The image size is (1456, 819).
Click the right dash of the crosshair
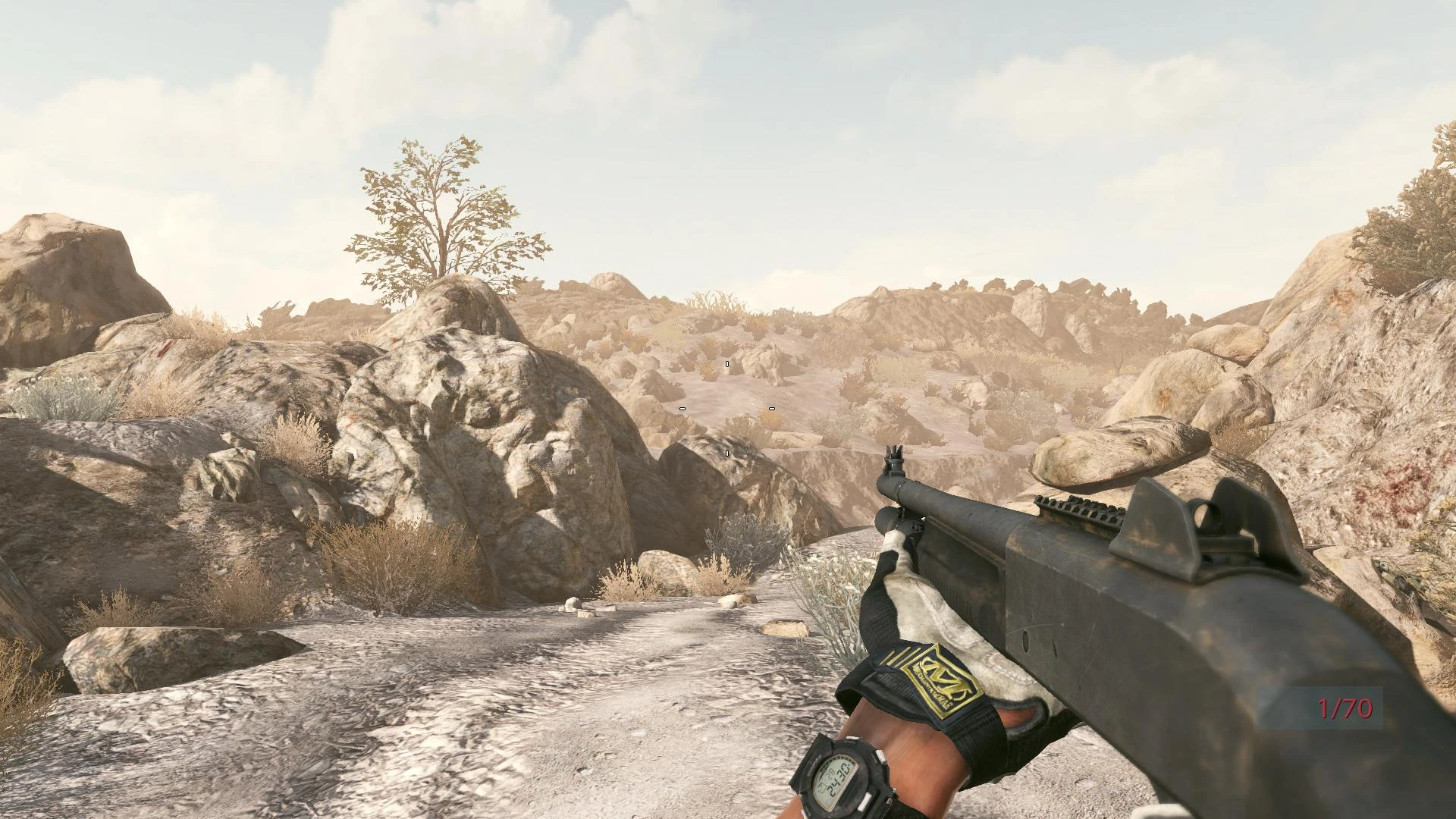coord(771,408)
